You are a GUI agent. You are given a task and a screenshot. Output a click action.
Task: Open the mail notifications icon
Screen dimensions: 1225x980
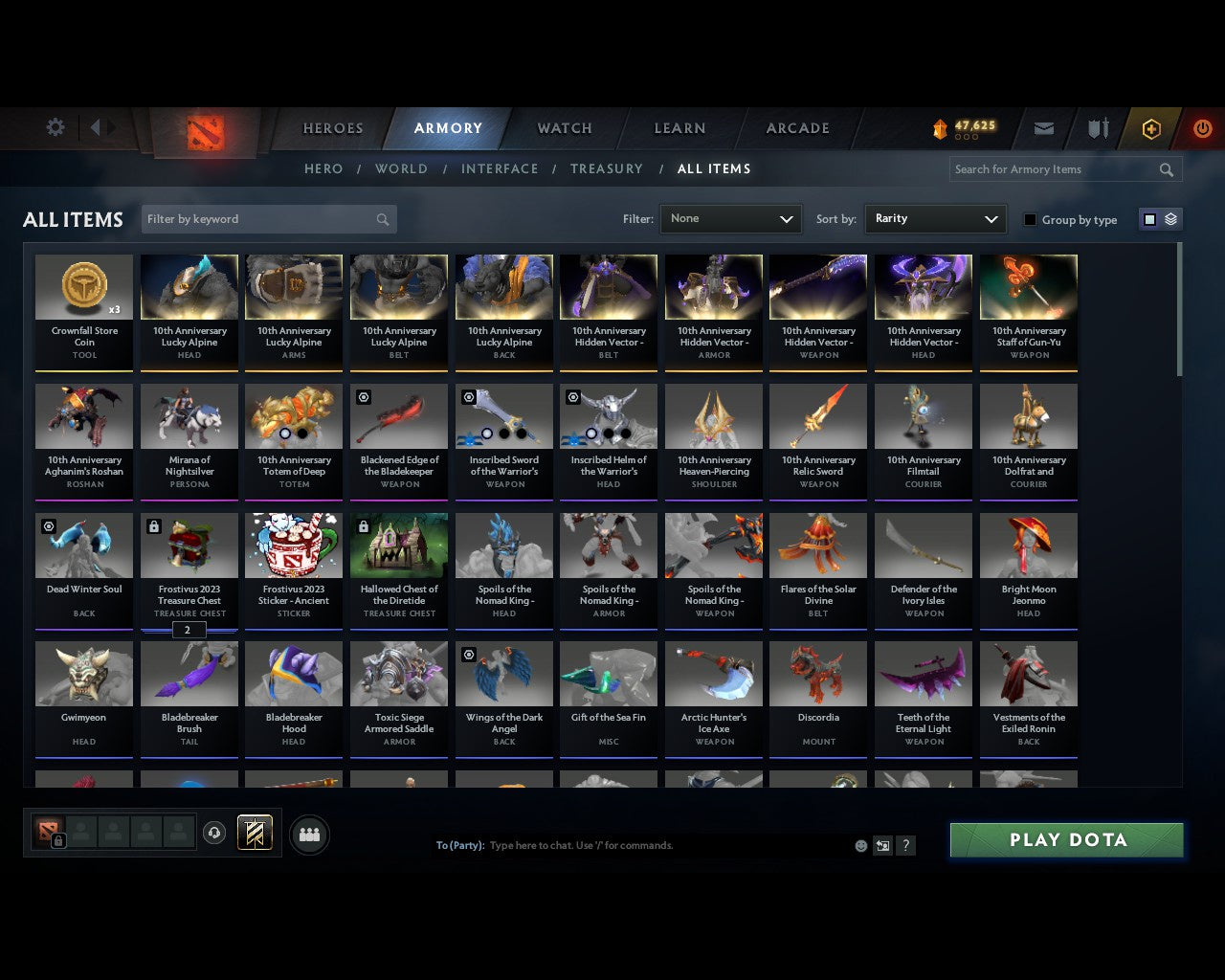pyautogui.click(x=1043, y=128)
